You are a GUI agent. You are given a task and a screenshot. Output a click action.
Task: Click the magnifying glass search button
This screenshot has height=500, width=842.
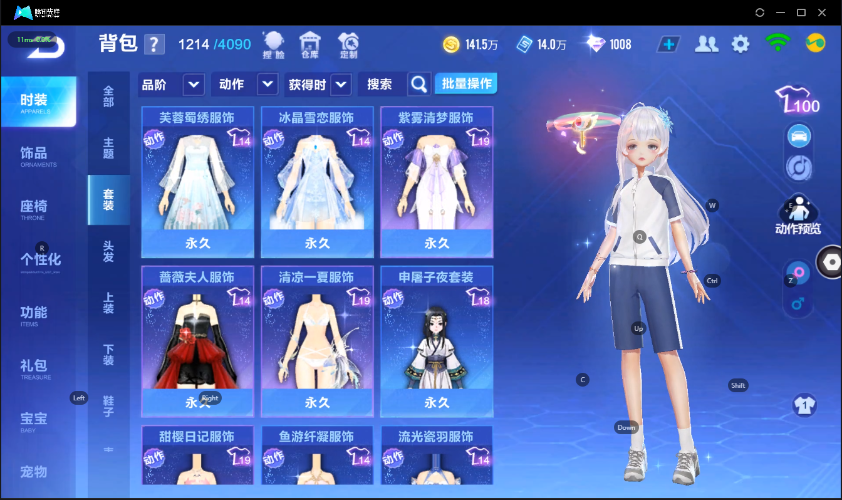[419, 84]
